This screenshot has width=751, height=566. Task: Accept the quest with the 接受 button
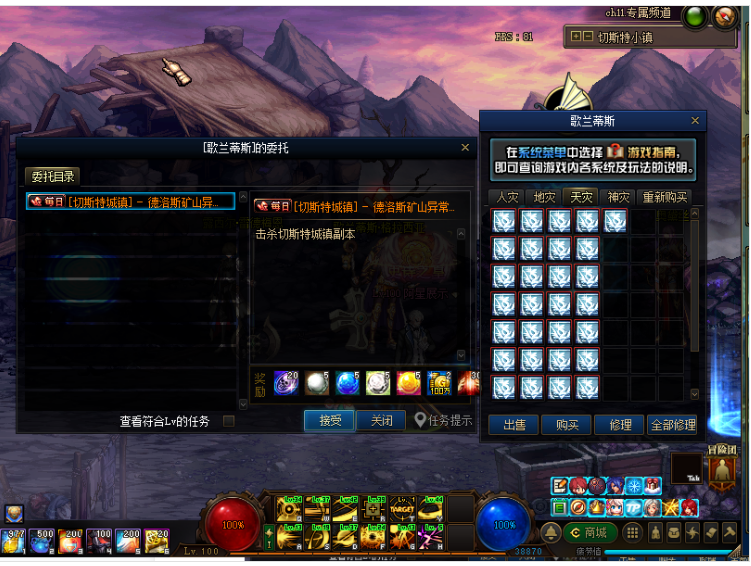pos(329,421)
